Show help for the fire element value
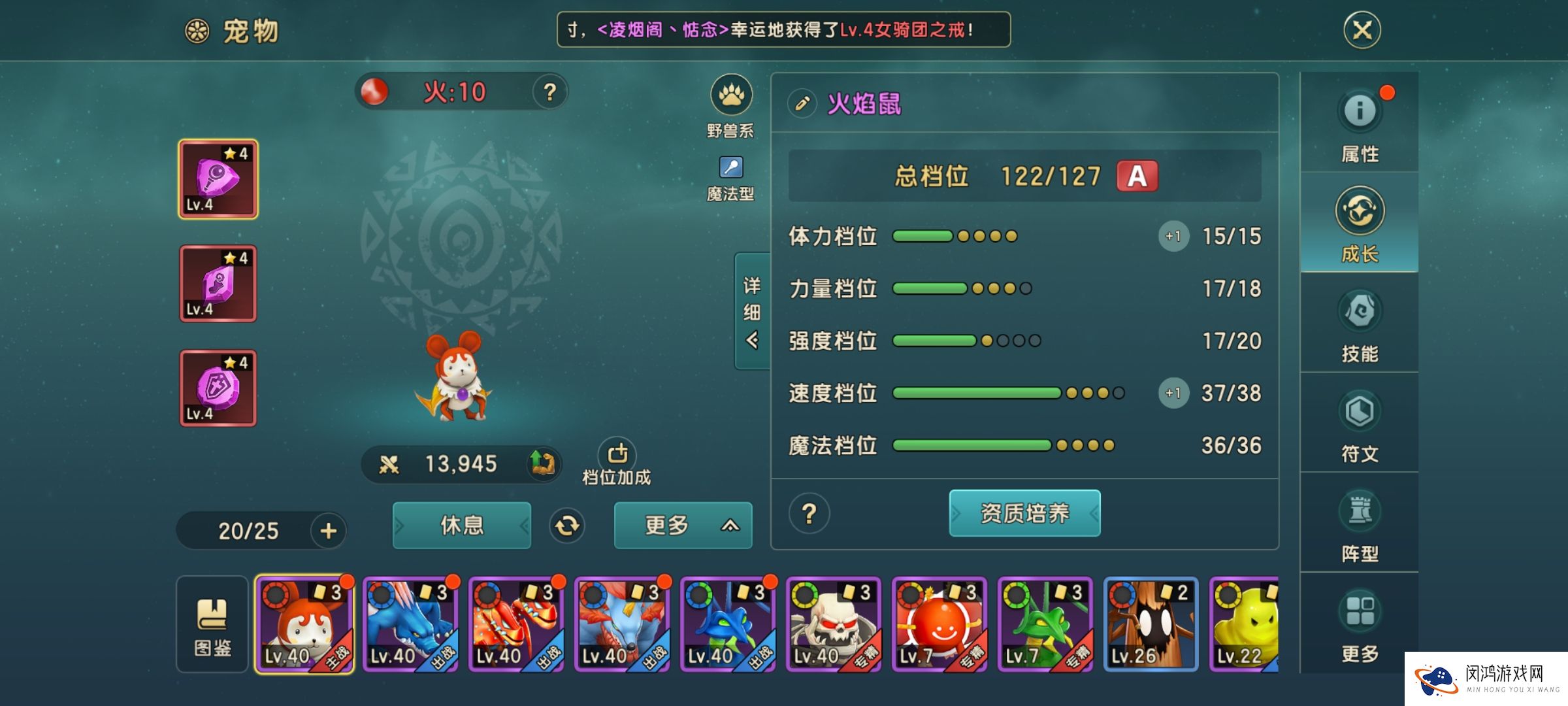 pyautogui.click(x=549, y=92)
